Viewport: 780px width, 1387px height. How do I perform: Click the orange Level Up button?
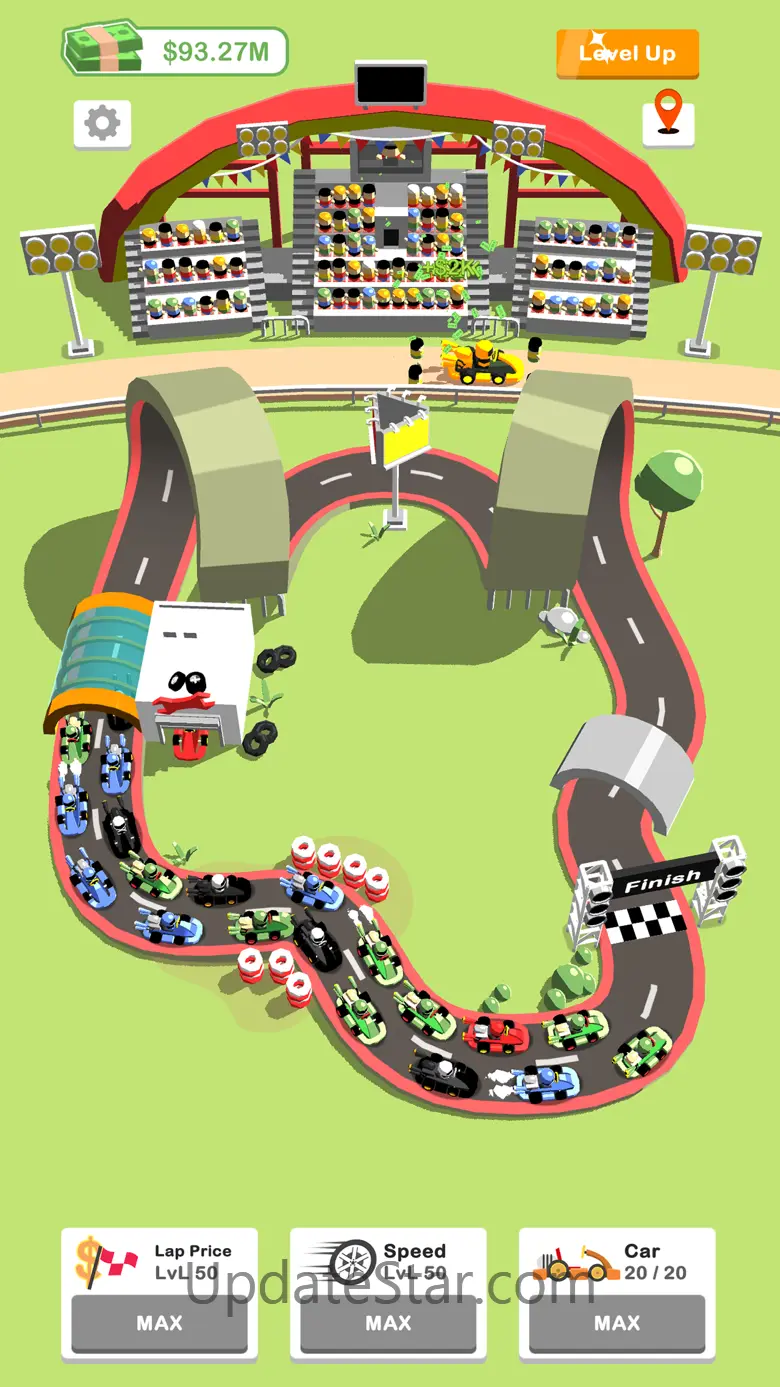[x=627, y=54]
